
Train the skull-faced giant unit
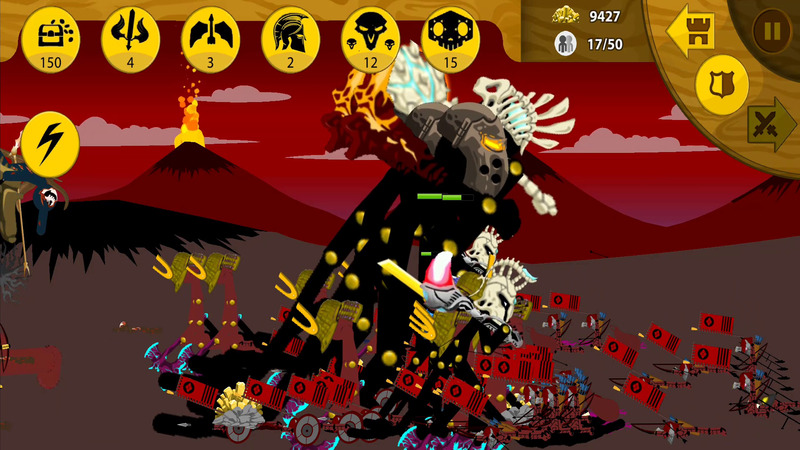(x=450, y=35)
